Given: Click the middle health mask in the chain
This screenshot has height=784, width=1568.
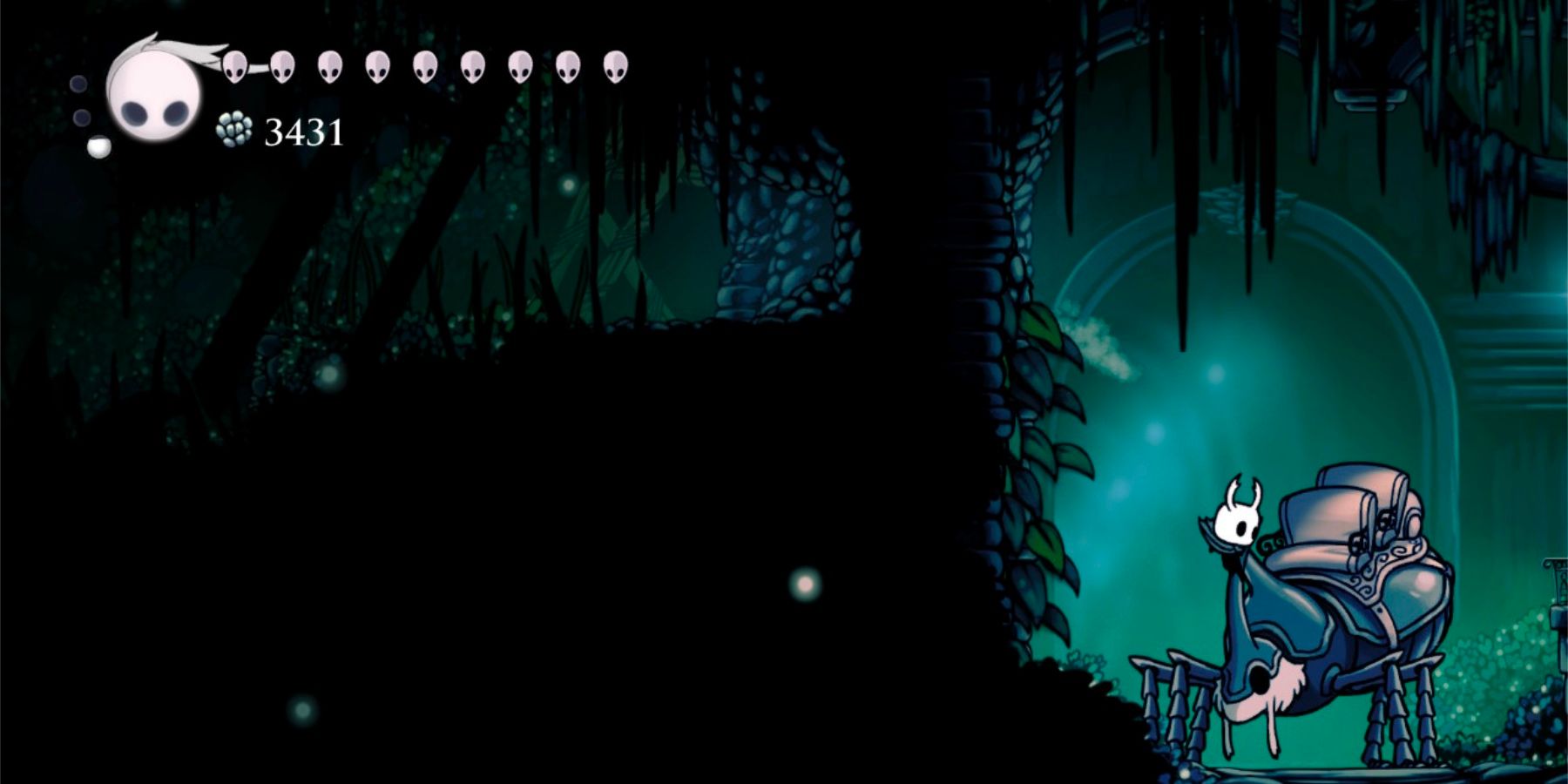Looking at the screenshot, I should coord(423,68).
